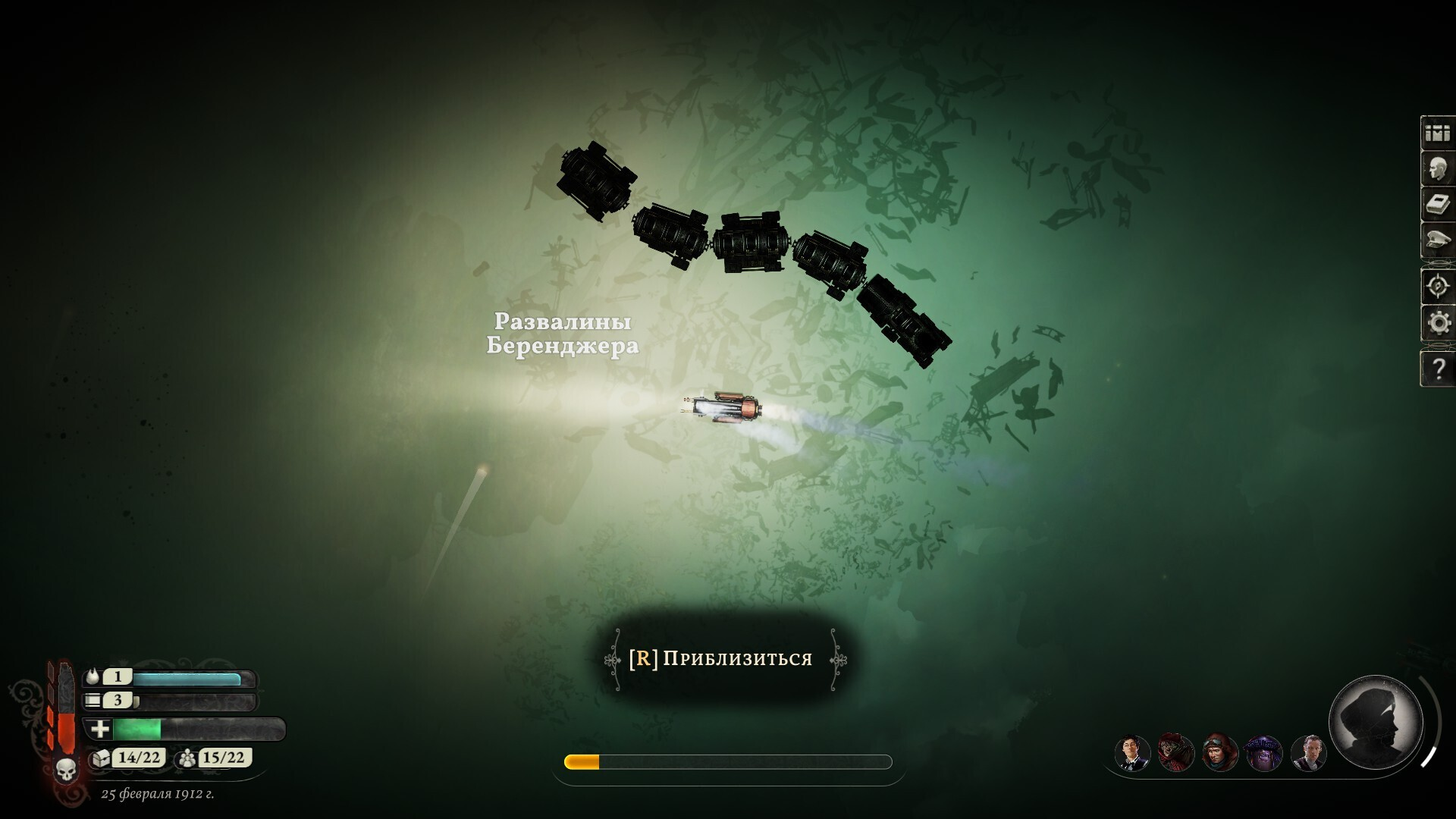Select the black-haired officer in bow tie
This screenshot has width=1456, height=819.
point(1132,753)
